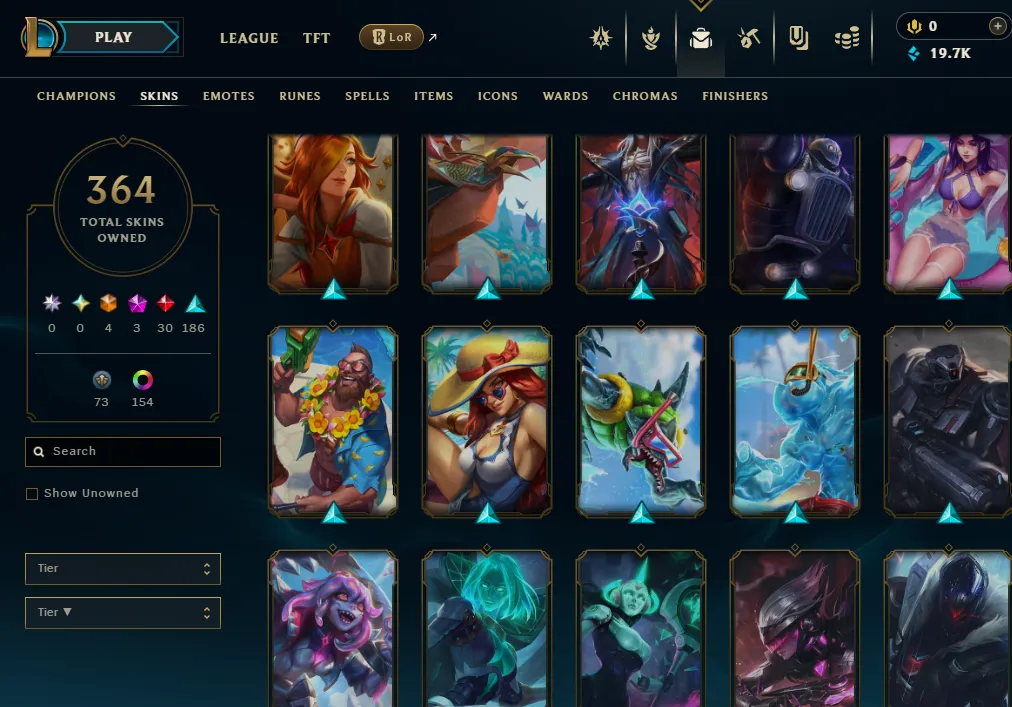
Task: Switch to the Emotes tab
Action: coord(229,96)
